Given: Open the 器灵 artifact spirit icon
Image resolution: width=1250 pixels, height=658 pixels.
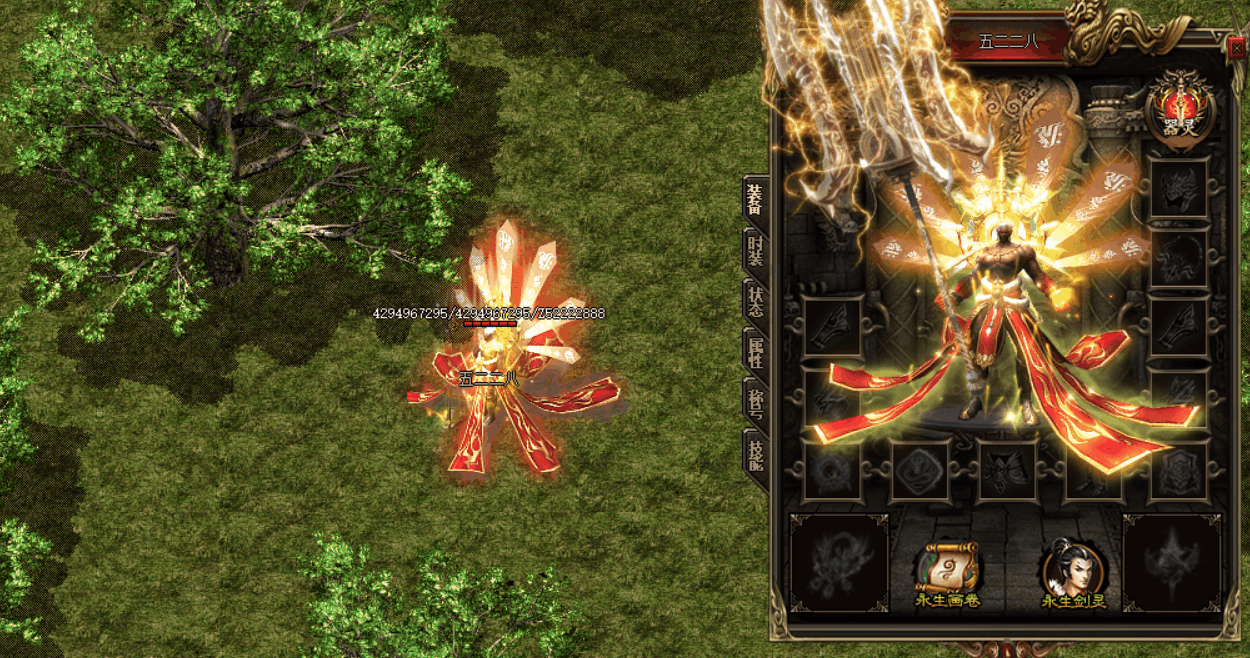Looking at the screenshot, I should pos(1182,109).
